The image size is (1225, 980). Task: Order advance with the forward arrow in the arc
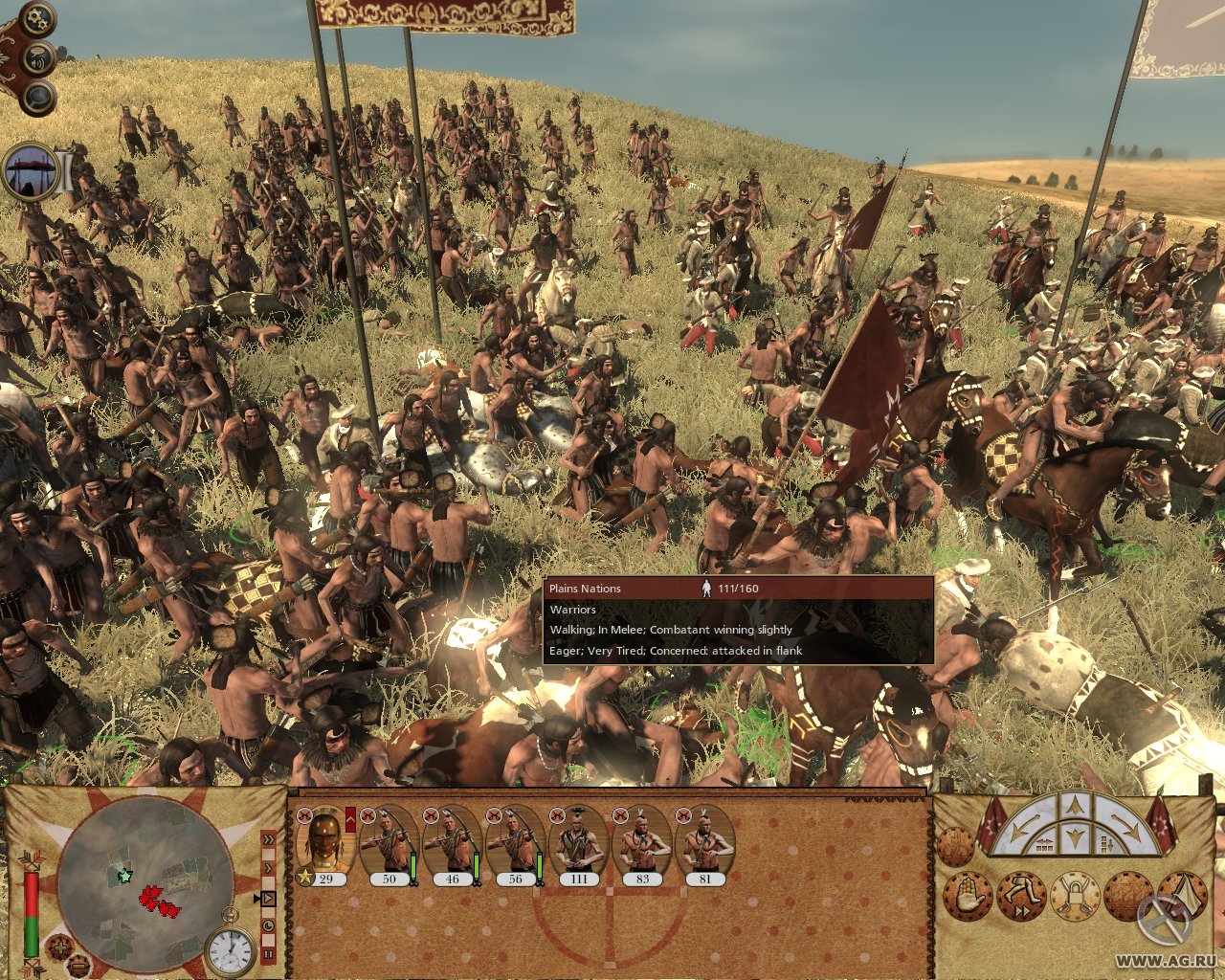click(1075, 804)
